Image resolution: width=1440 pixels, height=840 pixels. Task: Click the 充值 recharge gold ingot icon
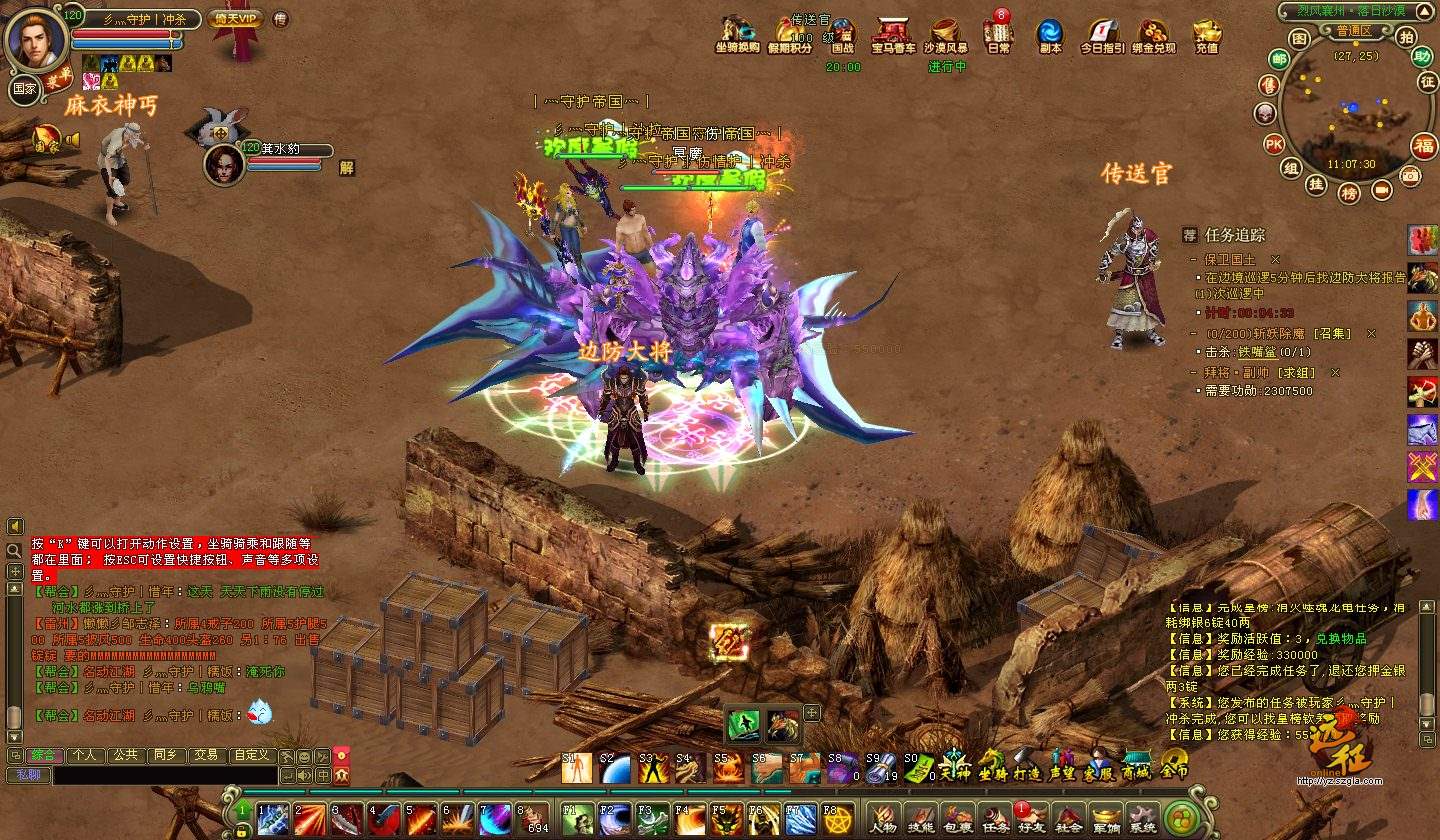(1207, 35)
